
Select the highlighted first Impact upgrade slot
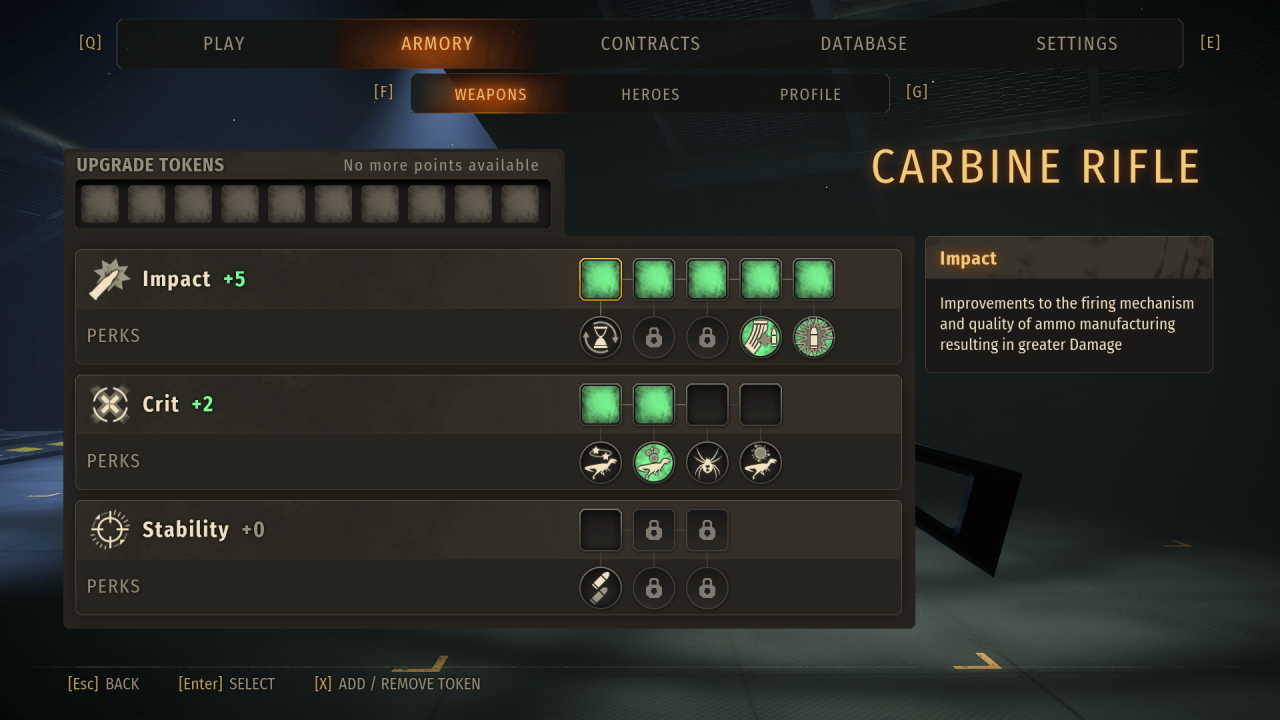pyautogui.click(x=600, y=279)
